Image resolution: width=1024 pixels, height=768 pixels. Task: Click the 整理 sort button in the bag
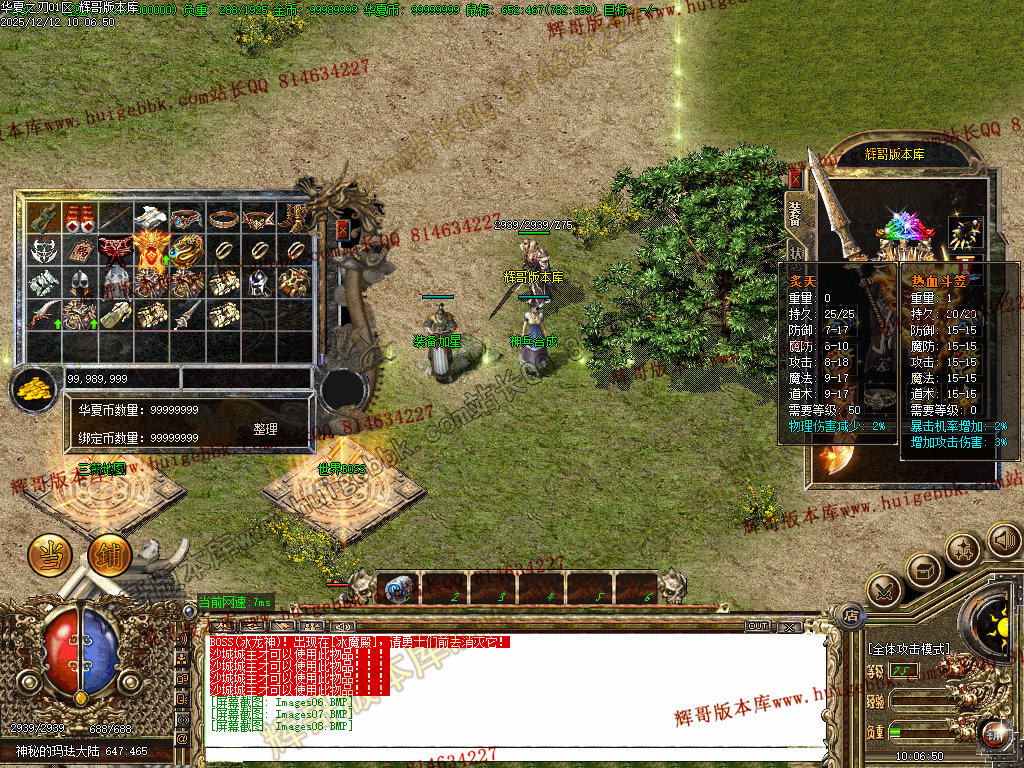coord(265,429)
